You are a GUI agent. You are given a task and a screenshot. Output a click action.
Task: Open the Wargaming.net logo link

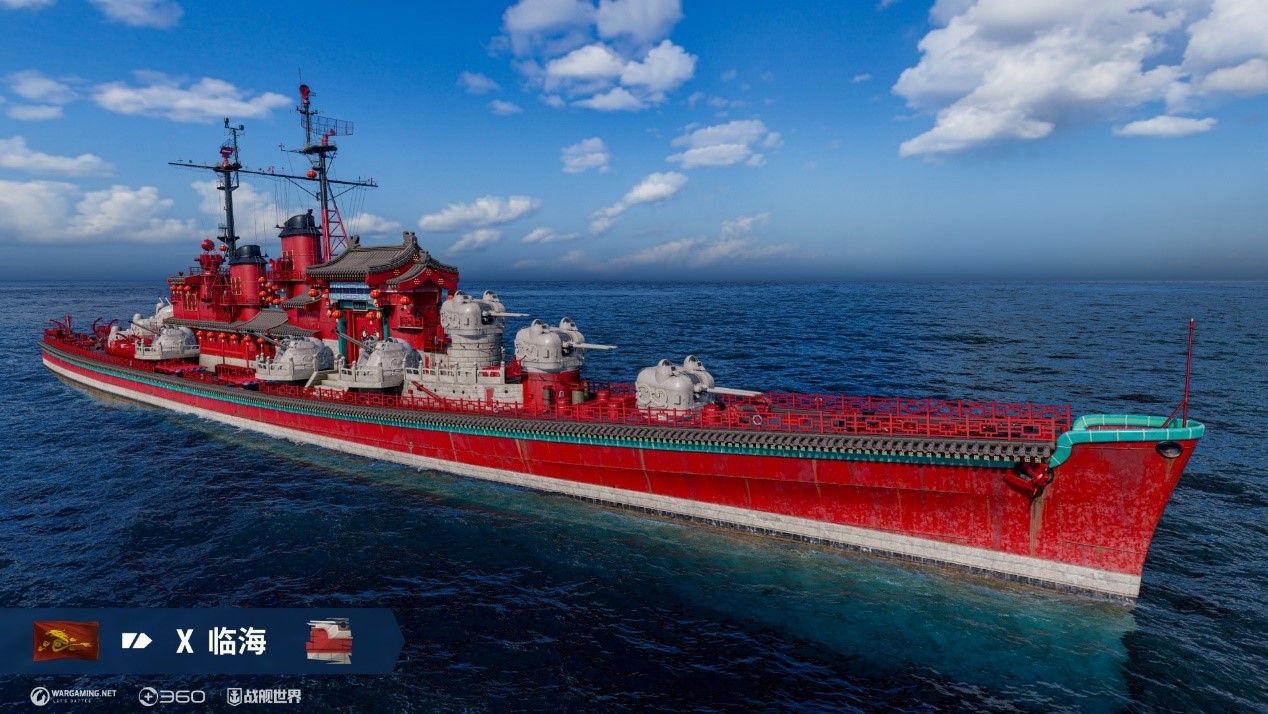[x=73, y=696]
